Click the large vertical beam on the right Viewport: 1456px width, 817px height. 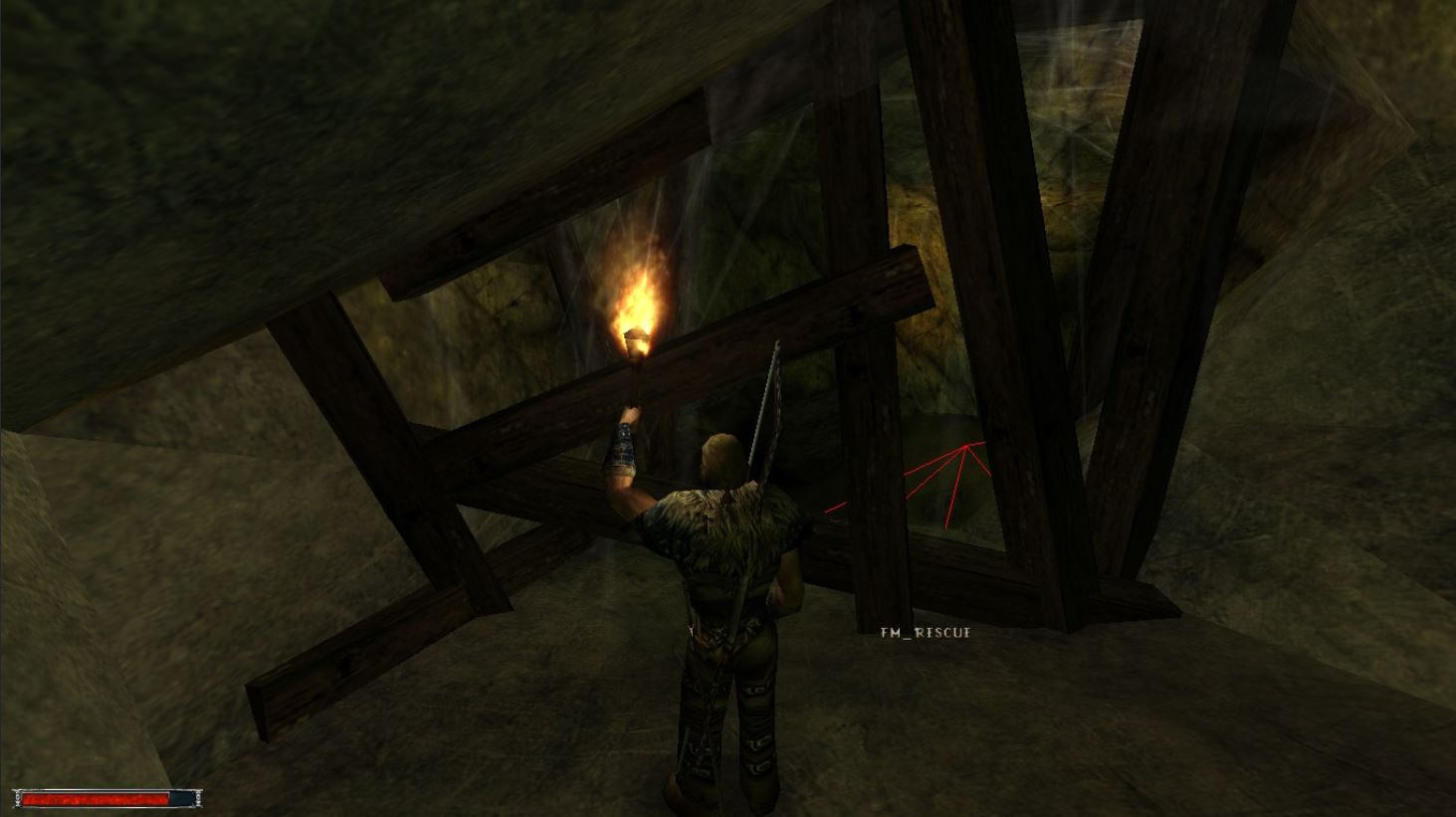point(1135,299)
